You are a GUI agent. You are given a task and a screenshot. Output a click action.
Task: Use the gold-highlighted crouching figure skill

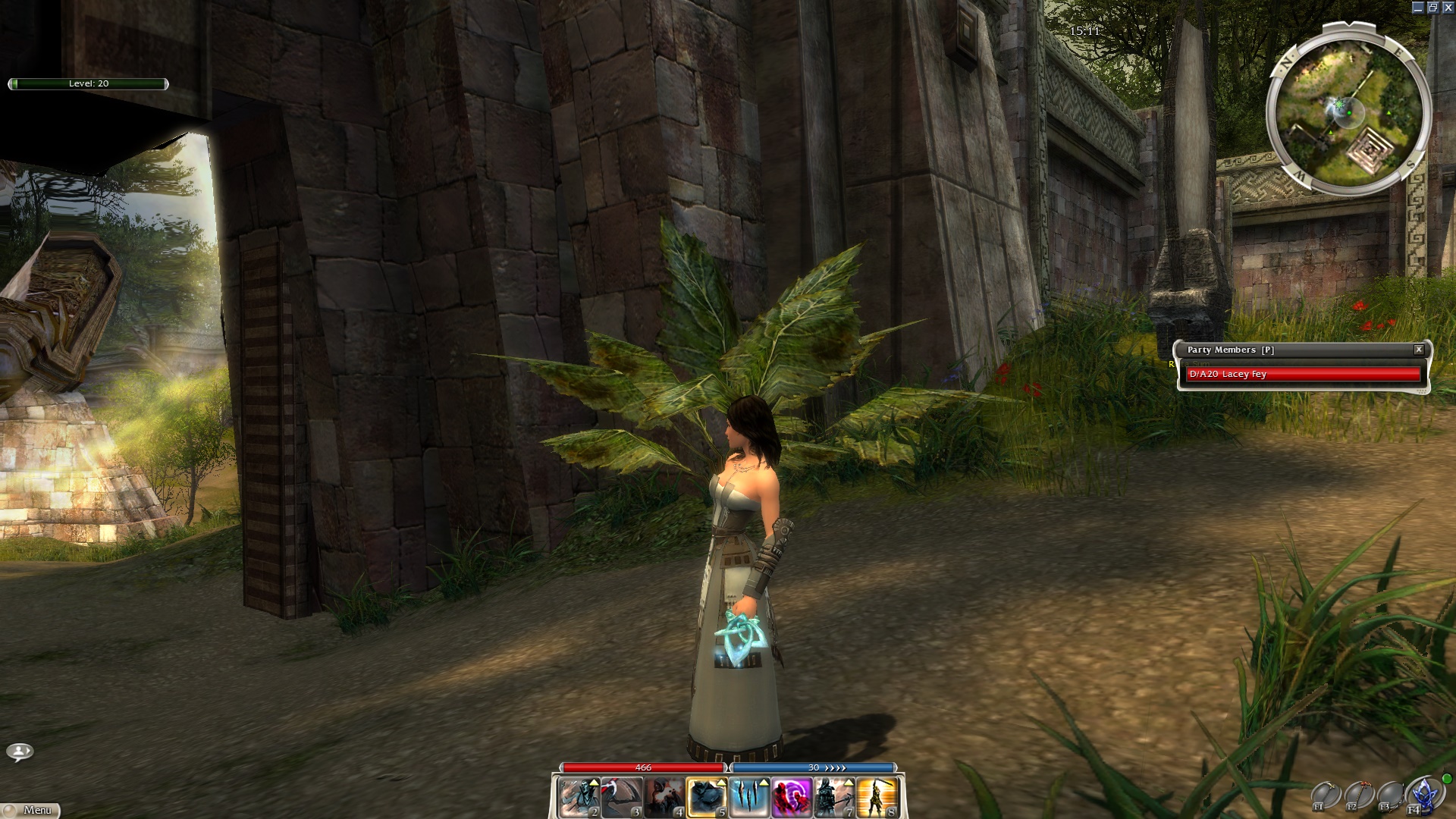point(706,799)
